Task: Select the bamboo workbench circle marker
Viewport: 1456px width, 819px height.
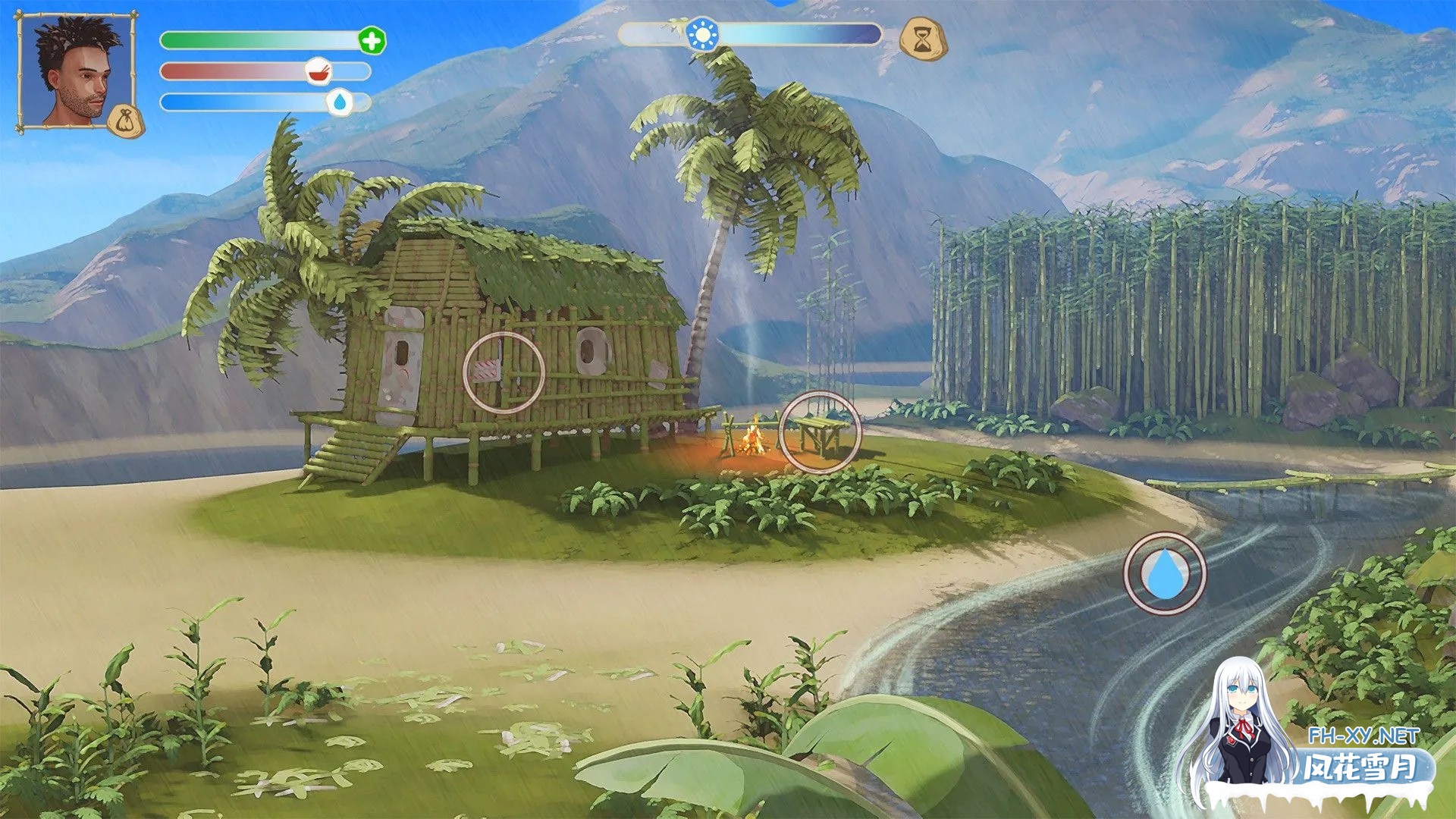Action: click(820, 432)
